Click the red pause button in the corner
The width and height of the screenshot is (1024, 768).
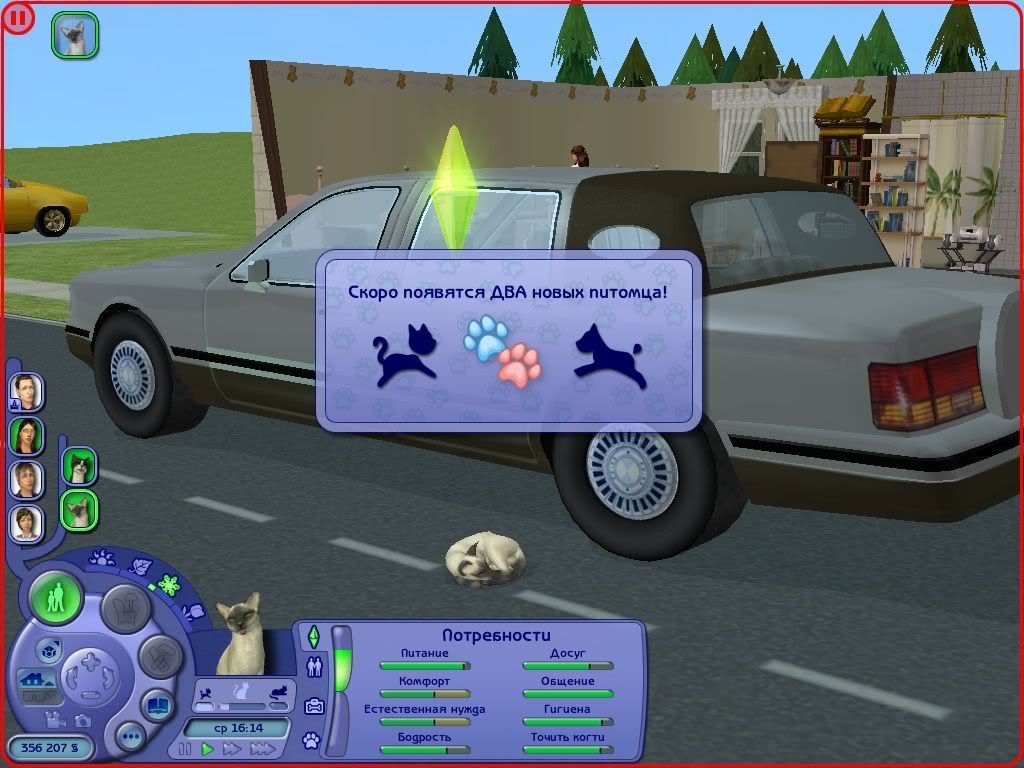18,18
